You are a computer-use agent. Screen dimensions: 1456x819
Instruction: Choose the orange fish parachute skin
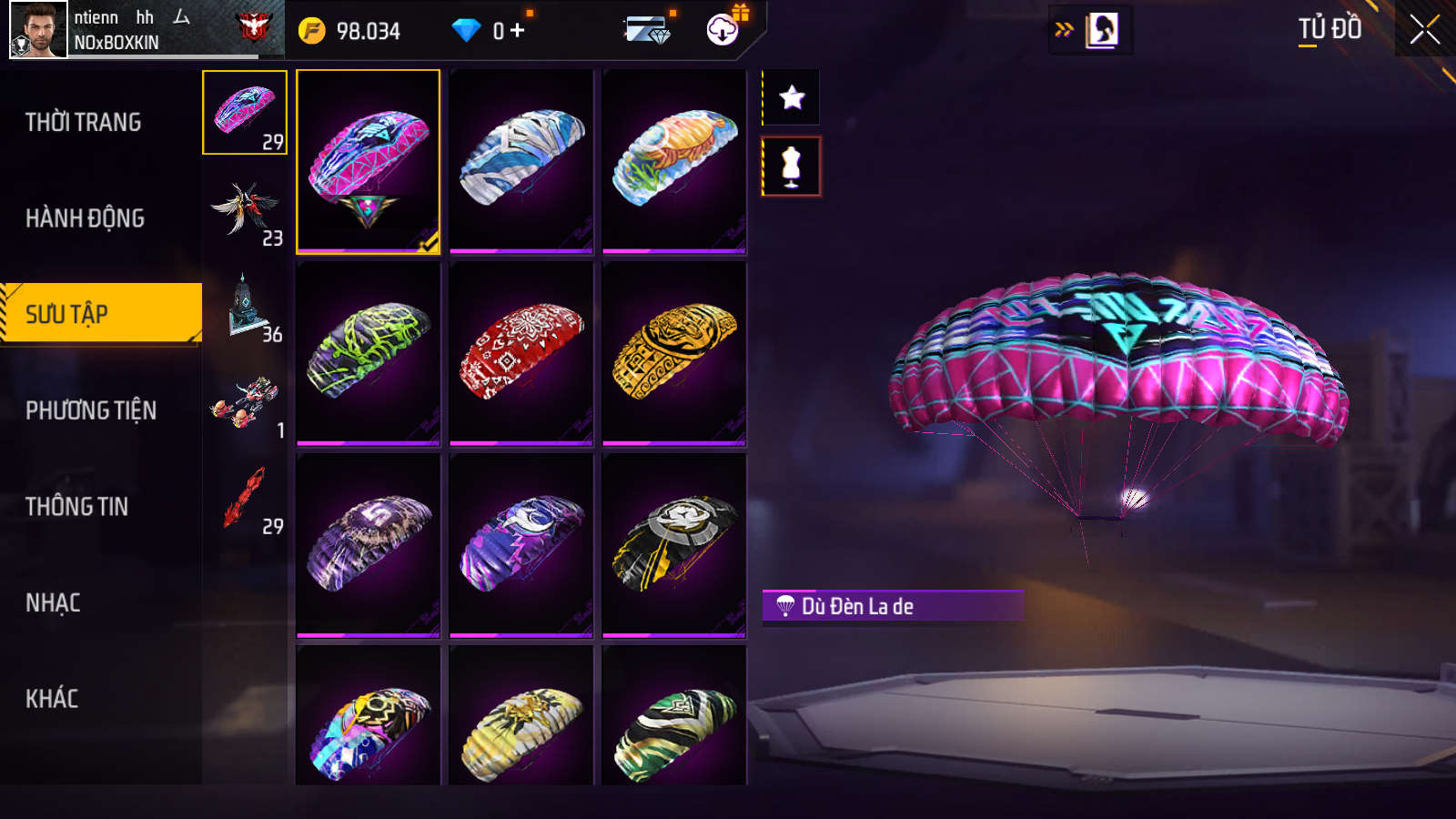[674, 160]
